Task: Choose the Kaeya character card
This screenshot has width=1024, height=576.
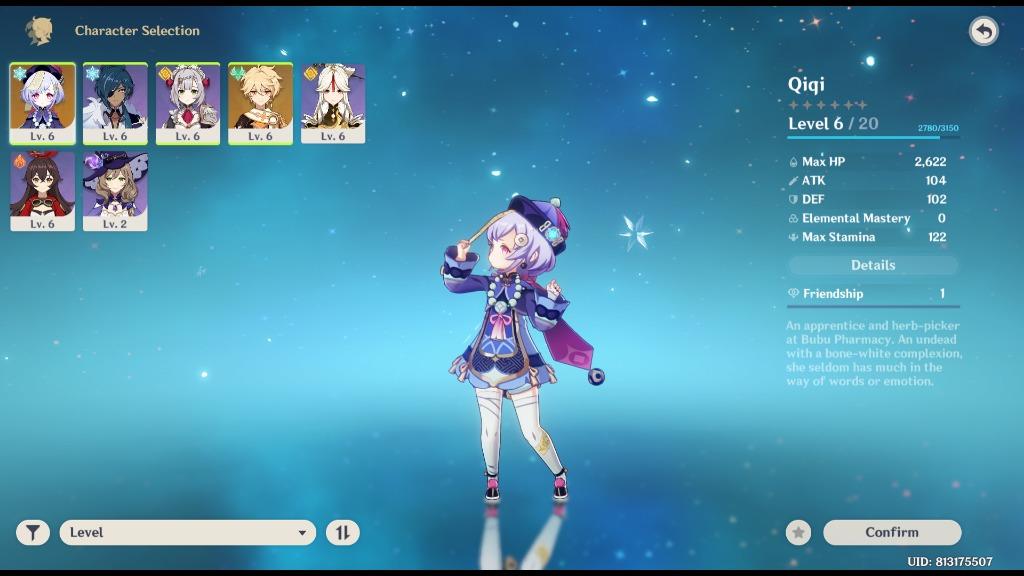Action: pyautogui.click(x=115, y=103)
